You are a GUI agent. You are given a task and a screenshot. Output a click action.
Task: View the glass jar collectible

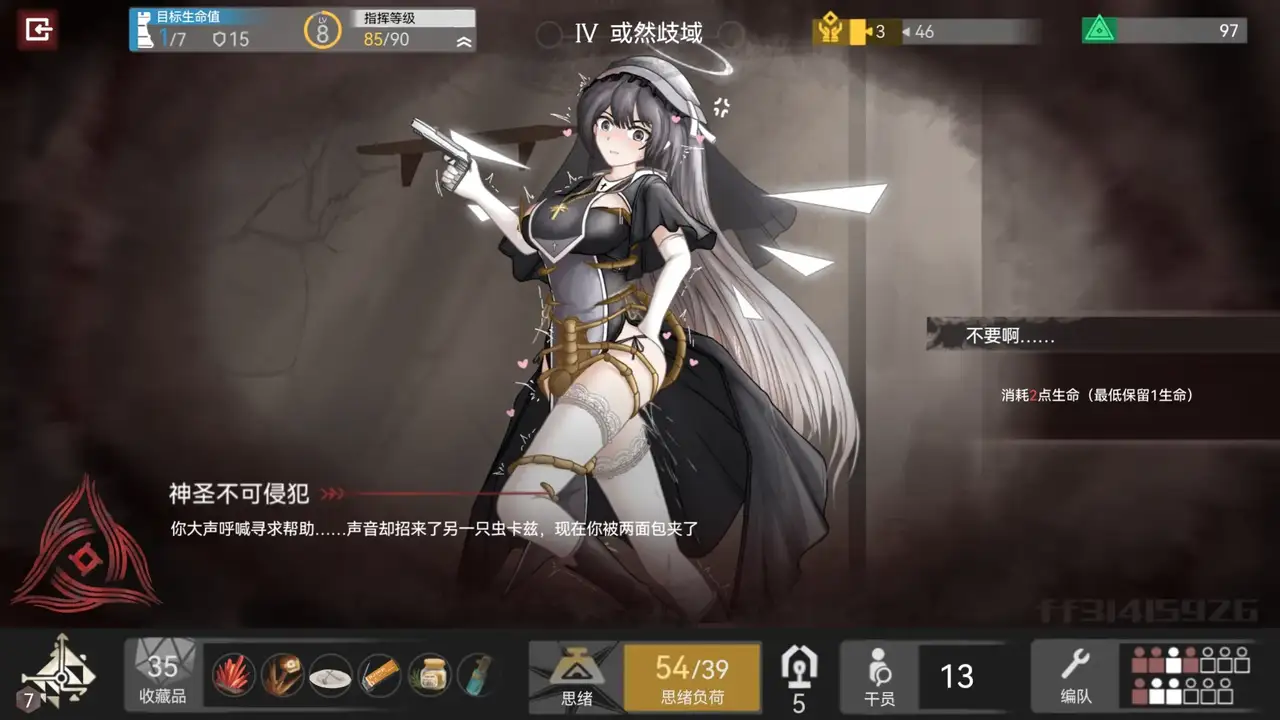tap(430, 676)
